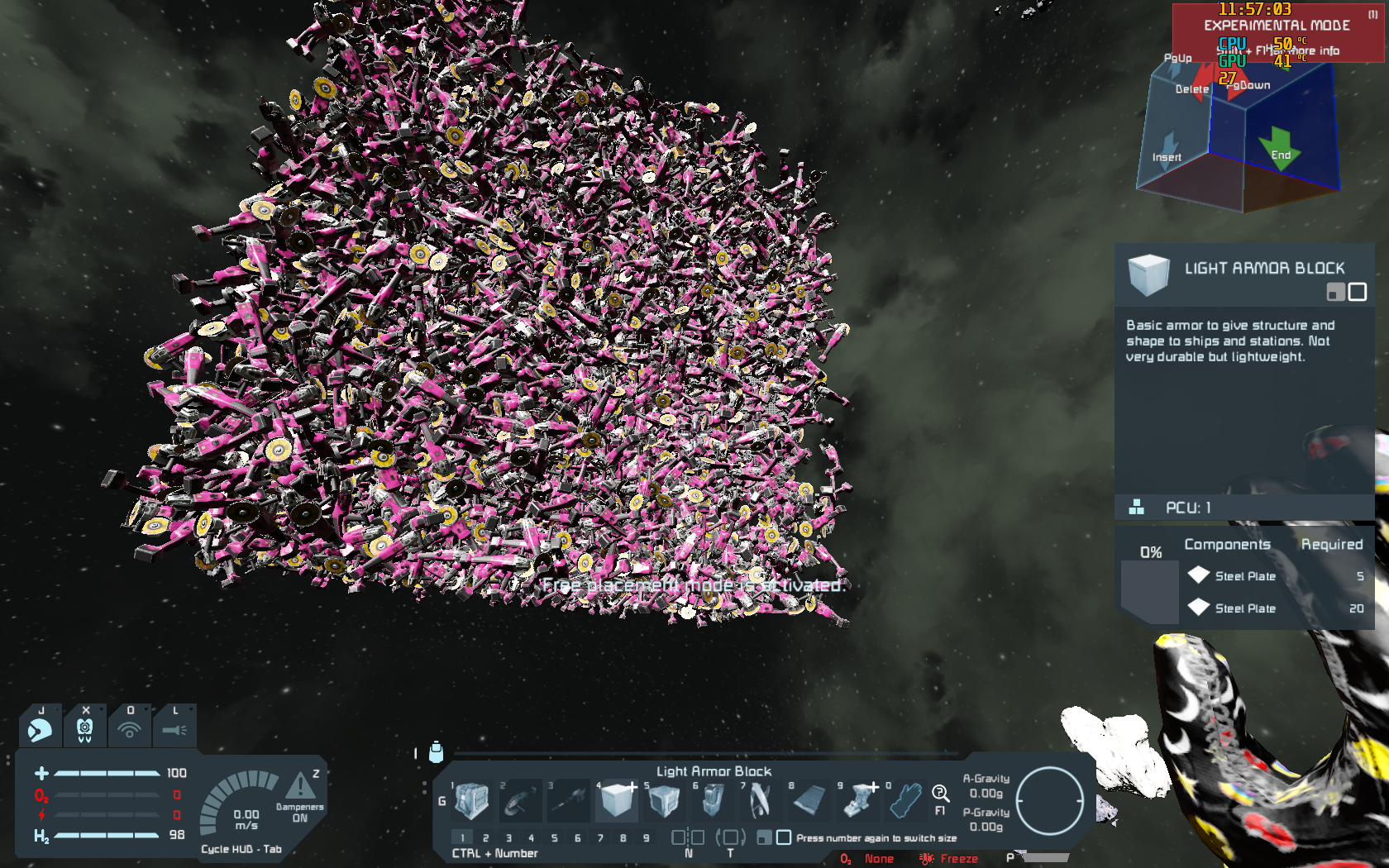Toggle the broadcasting antenna signal icon

click(129, 730)
